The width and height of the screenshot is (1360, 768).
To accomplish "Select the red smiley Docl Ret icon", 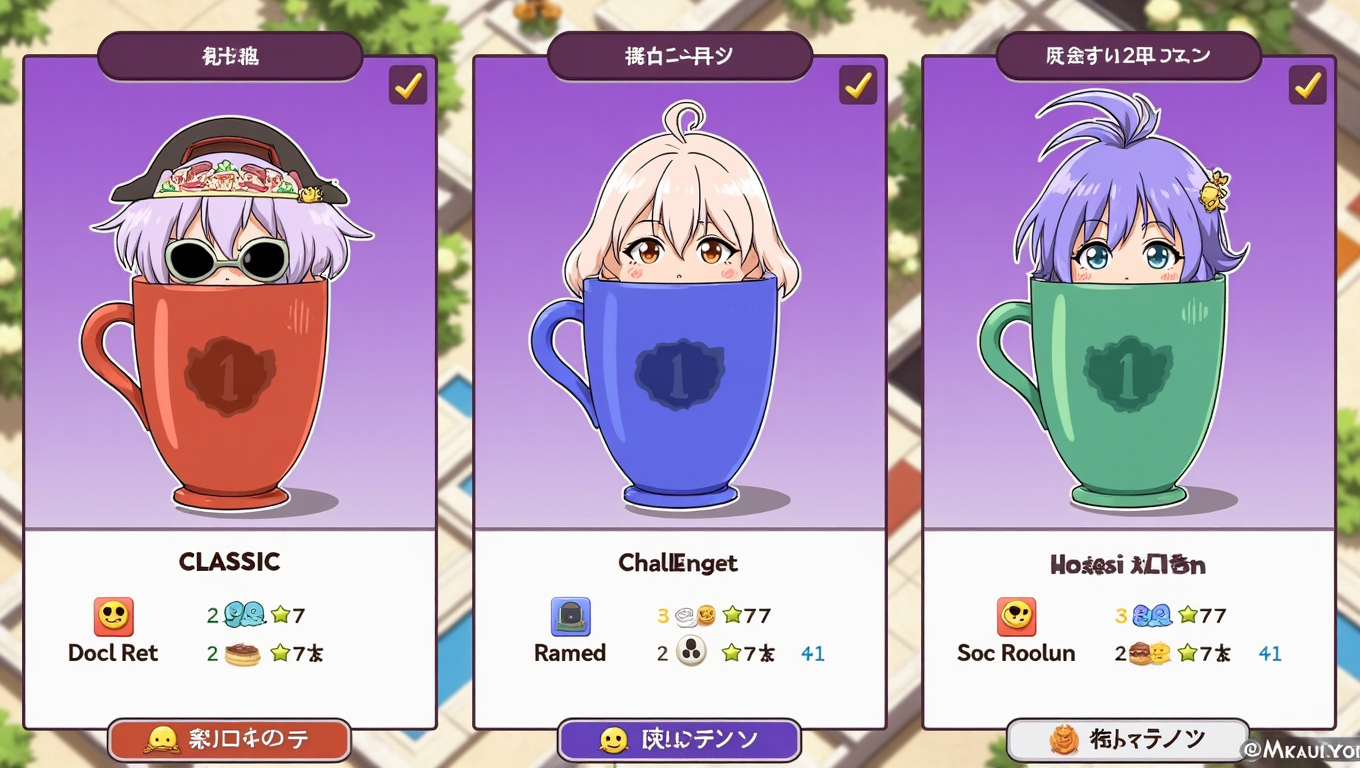I will pos(113,617).
